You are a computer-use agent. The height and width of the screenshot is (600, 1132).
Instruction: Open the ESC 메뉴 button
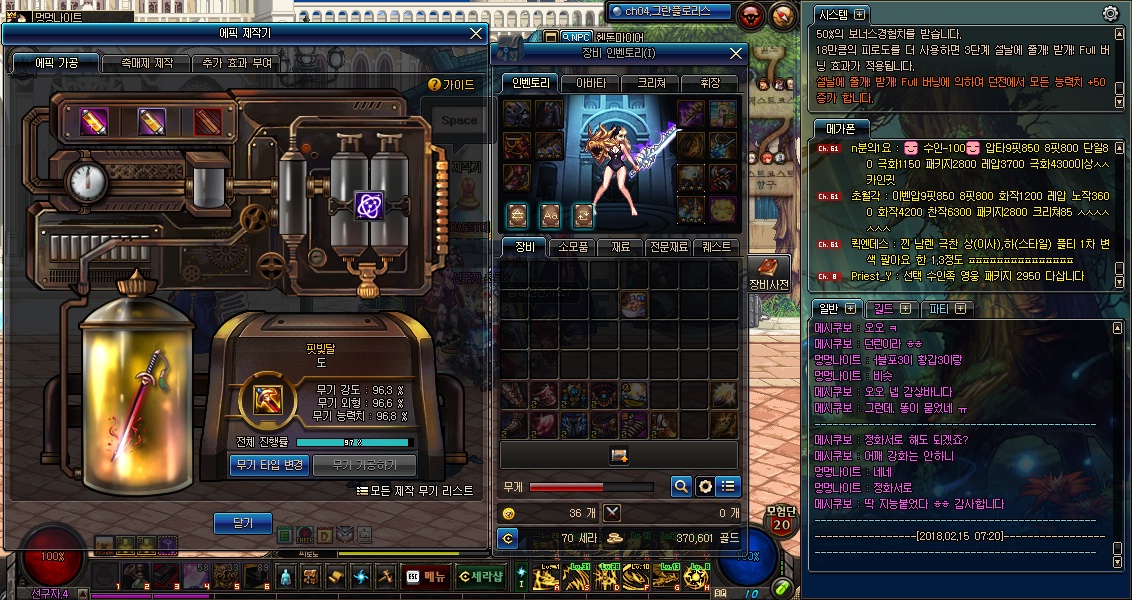click(425, 576)
